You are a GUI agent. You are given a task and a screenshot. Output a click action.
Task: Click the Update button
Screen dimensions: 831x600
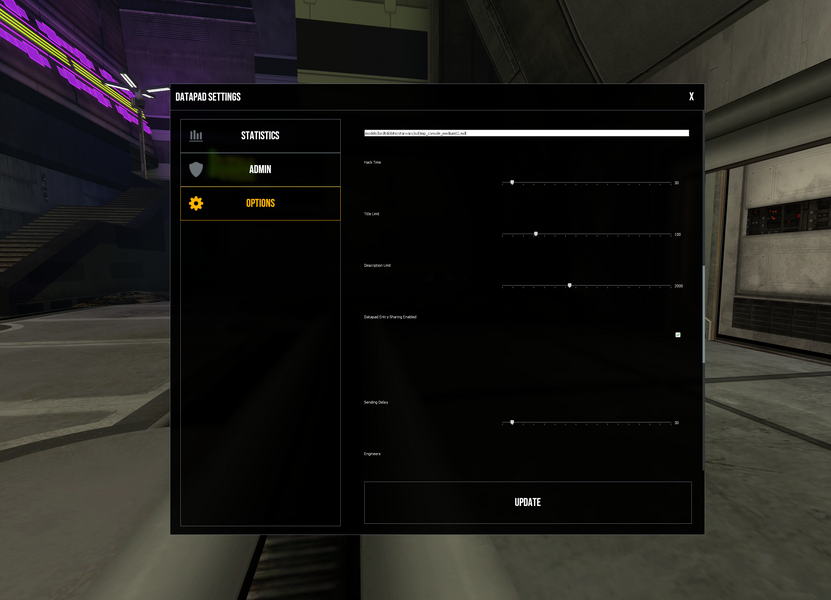[527, 502]
